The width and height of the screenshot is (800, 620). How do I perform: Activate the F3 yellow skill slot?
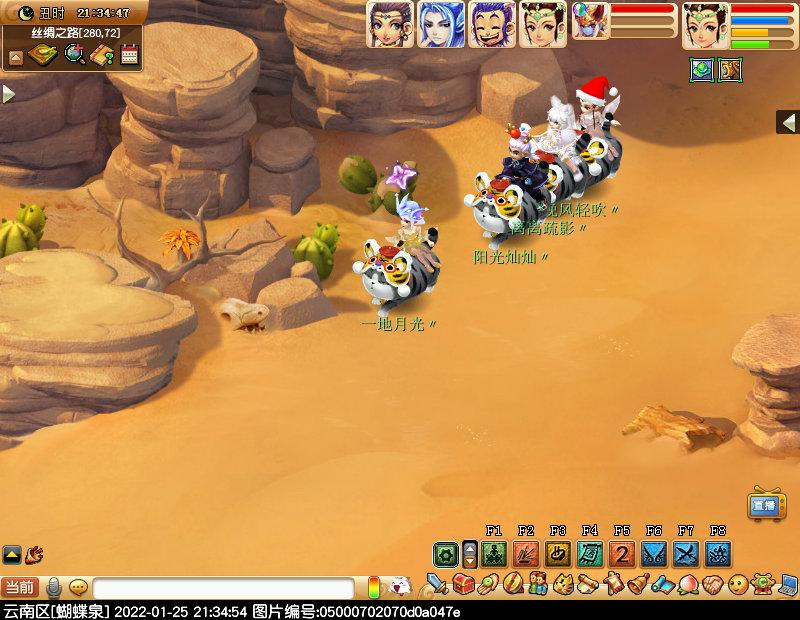coord(557,553)
